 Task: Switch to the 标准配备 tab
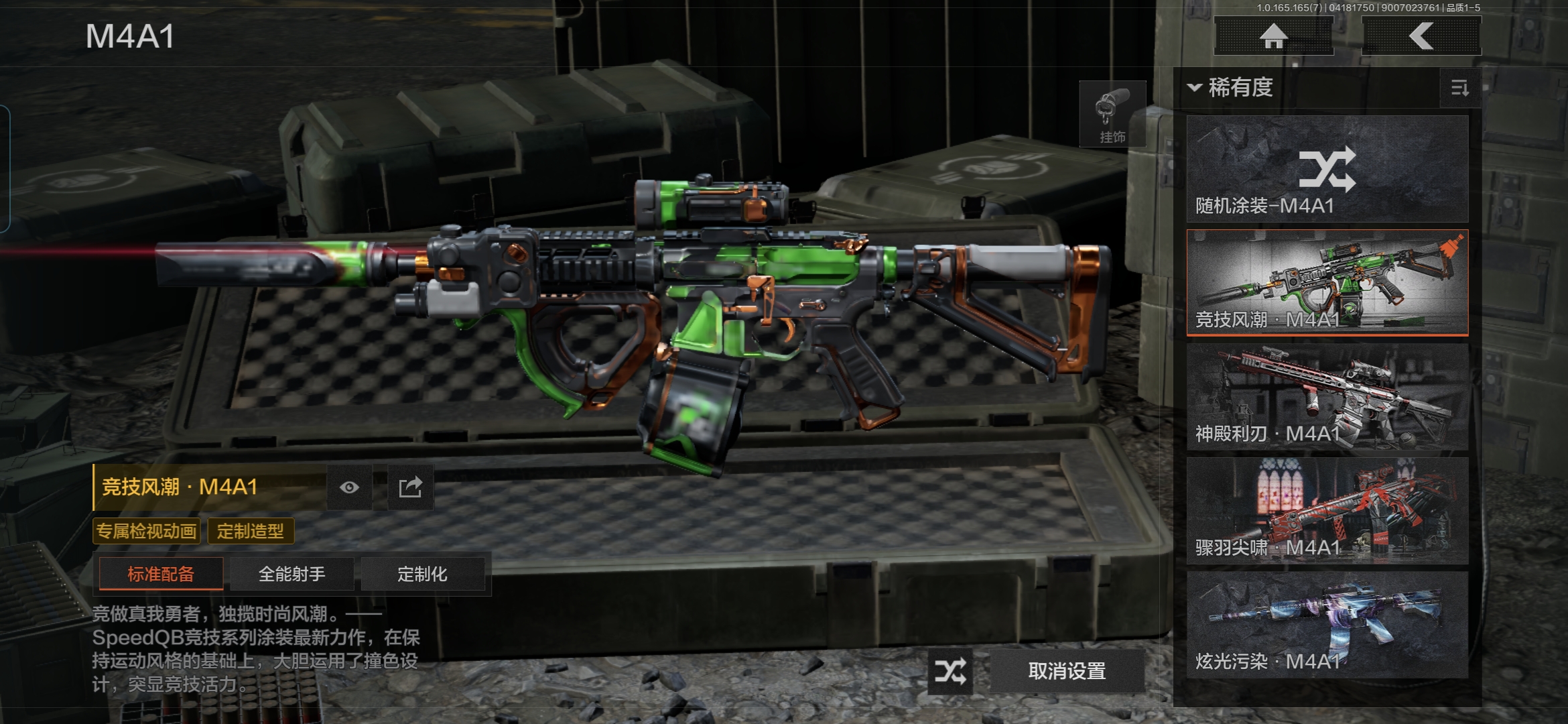pos(161,574)
